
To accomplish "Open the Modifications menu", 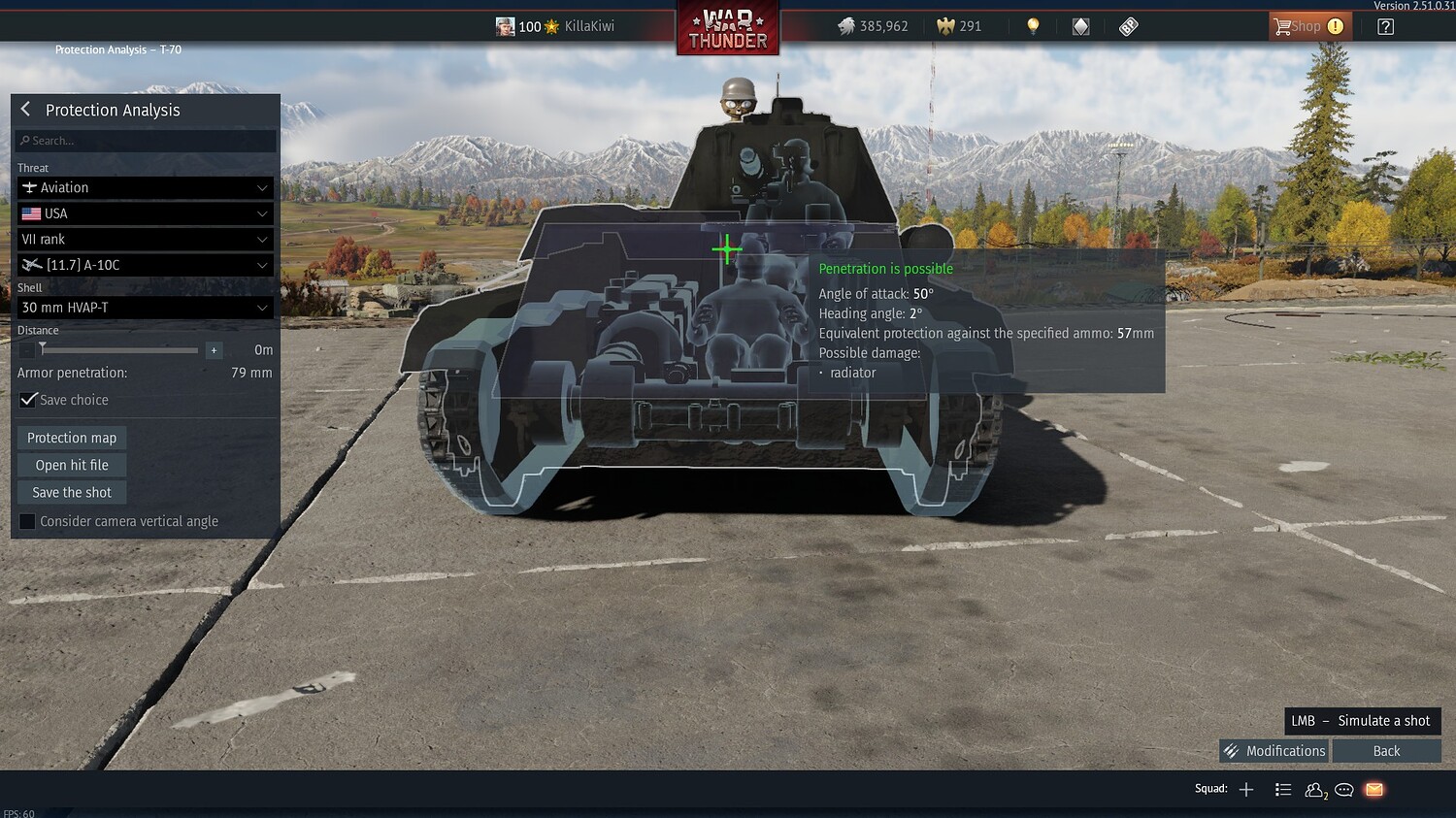I will click(1273, 750).
